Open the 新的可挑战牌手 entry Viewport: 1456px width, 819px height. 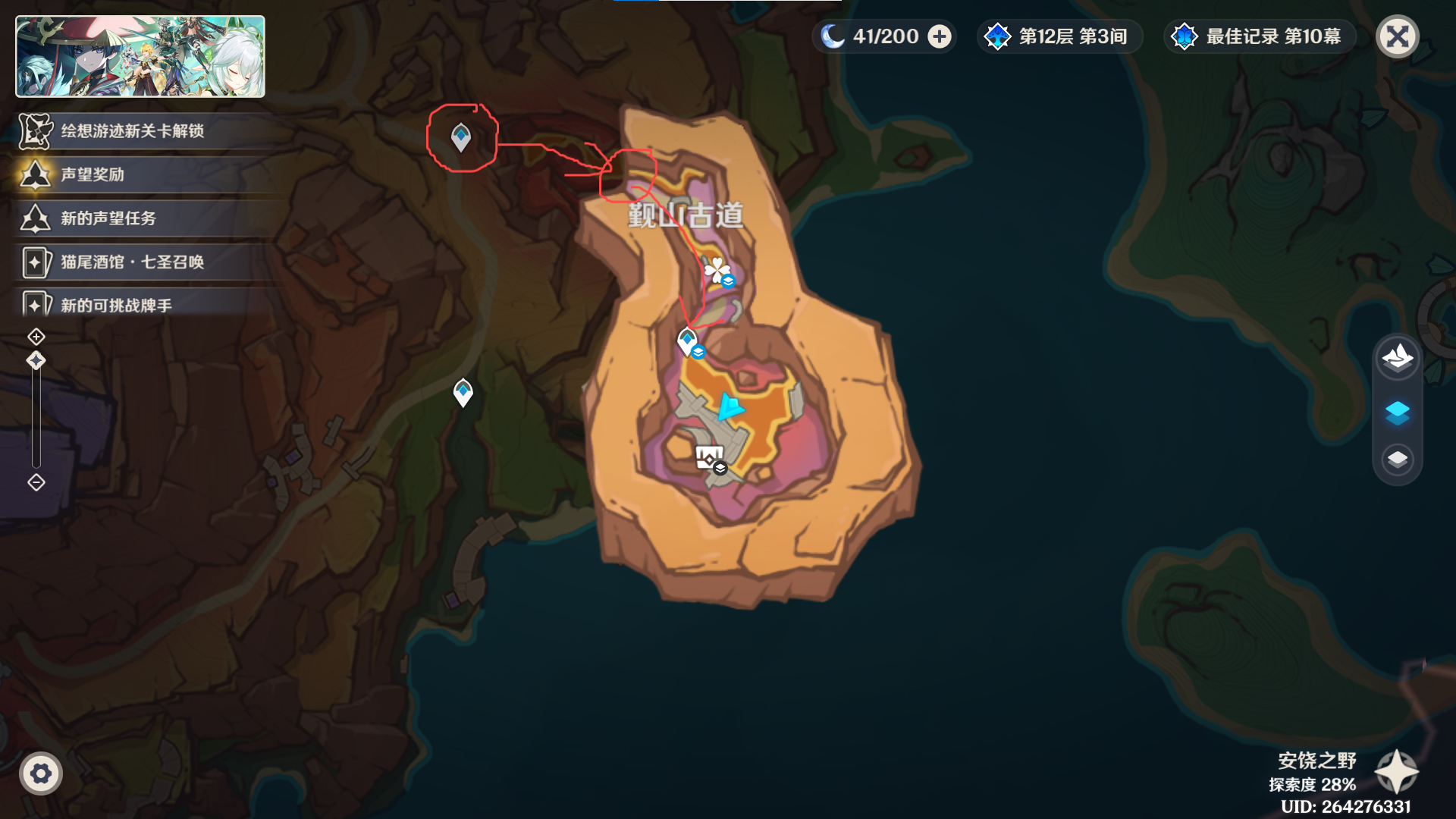point(116,306)
